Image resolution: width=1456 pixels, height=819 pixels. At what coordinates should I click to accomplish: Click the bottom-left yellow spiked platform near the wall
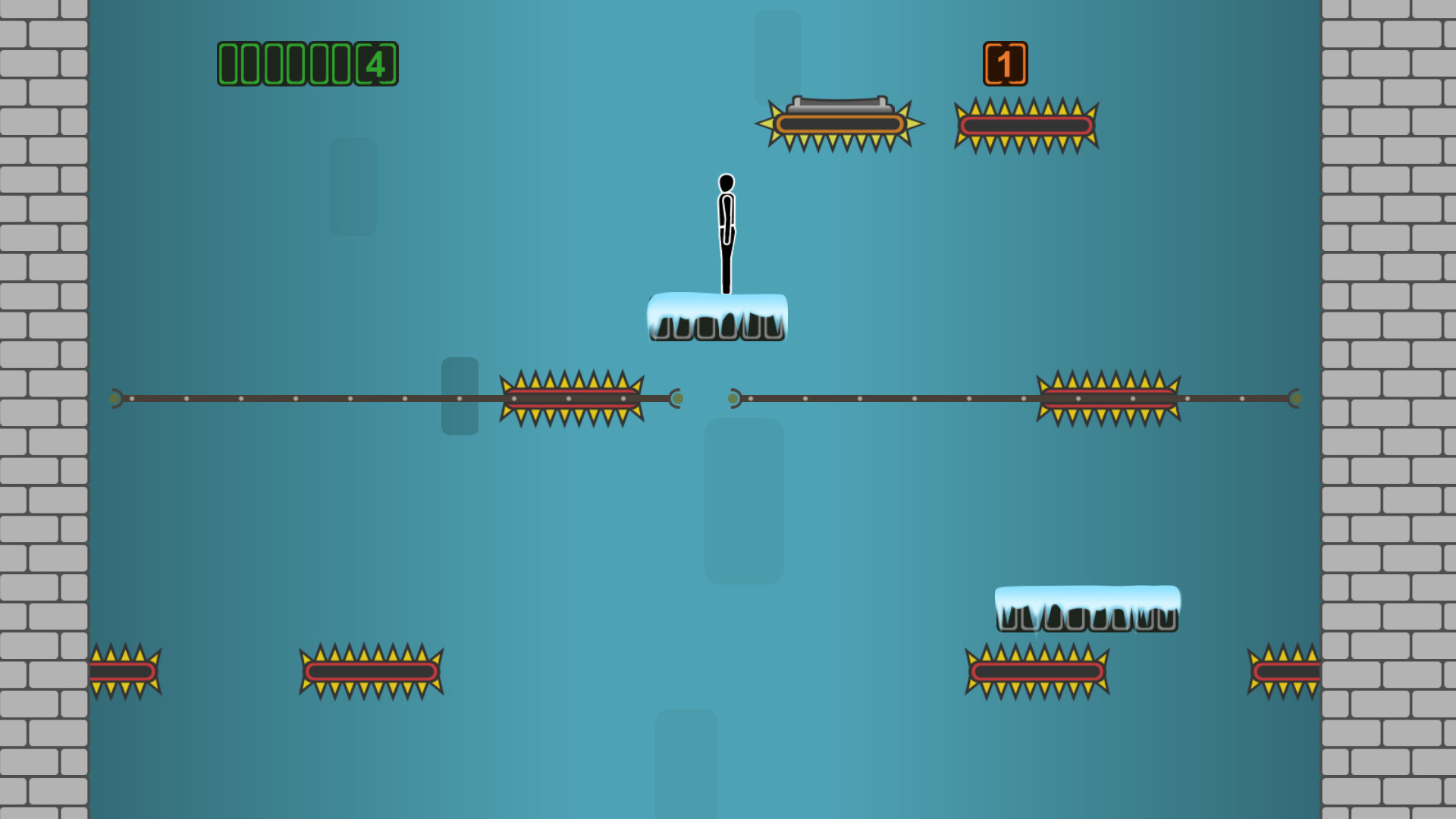[x=124, y=671]
